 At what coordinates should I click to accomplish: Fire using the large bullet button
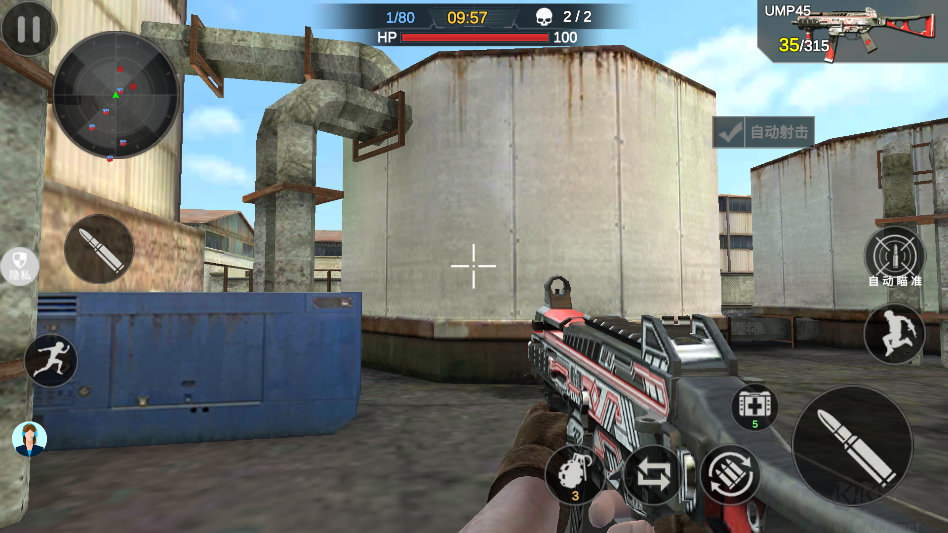pyautogui.click(x=851, y=445)
